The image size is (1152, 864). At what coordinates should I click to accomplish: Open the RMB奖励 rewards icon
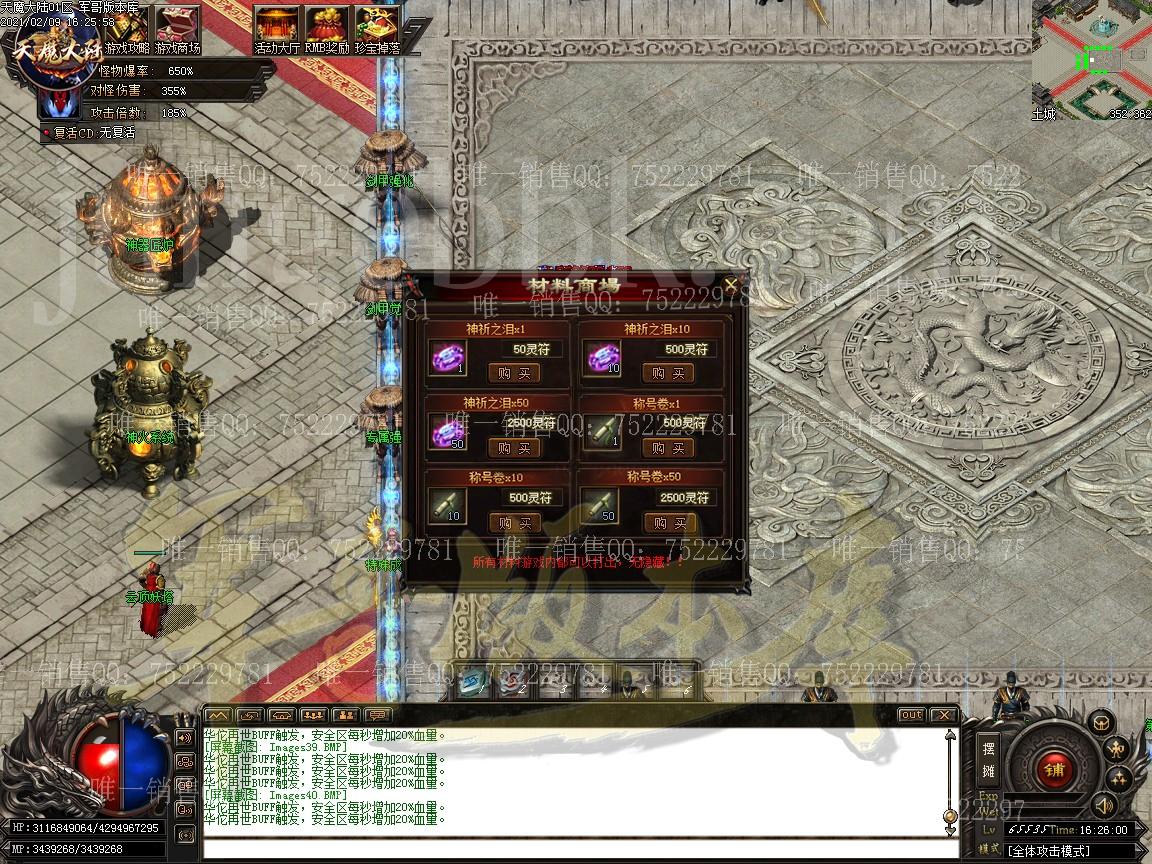click(327, 30)
